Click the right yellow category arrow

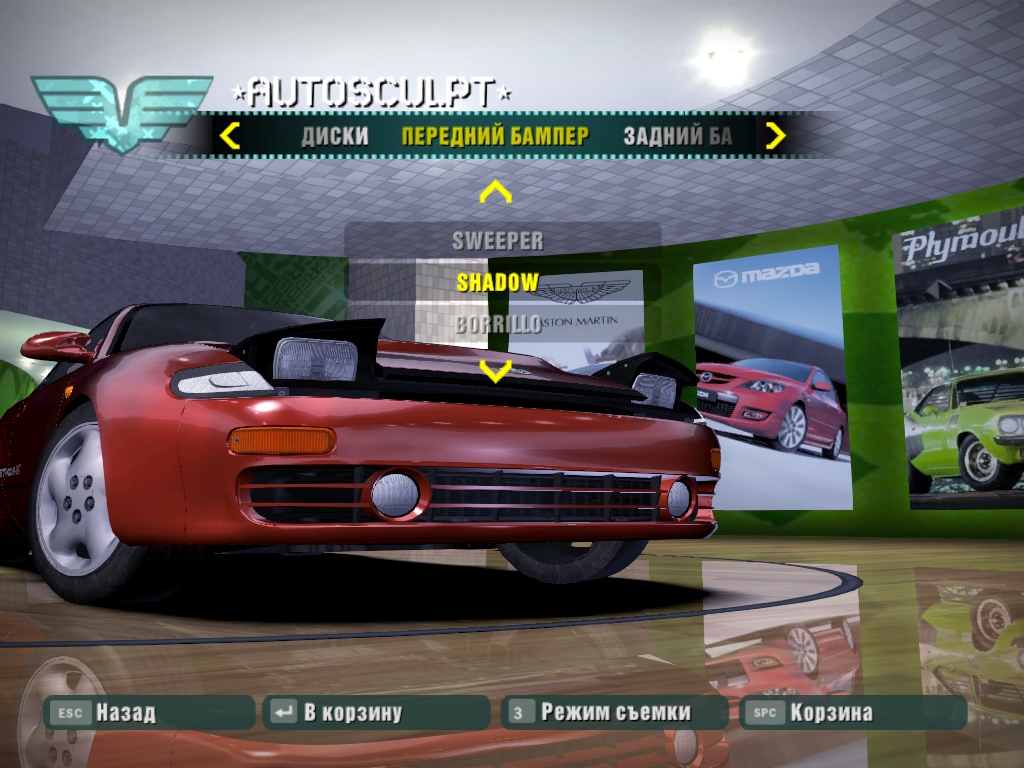tap(775, 135)
